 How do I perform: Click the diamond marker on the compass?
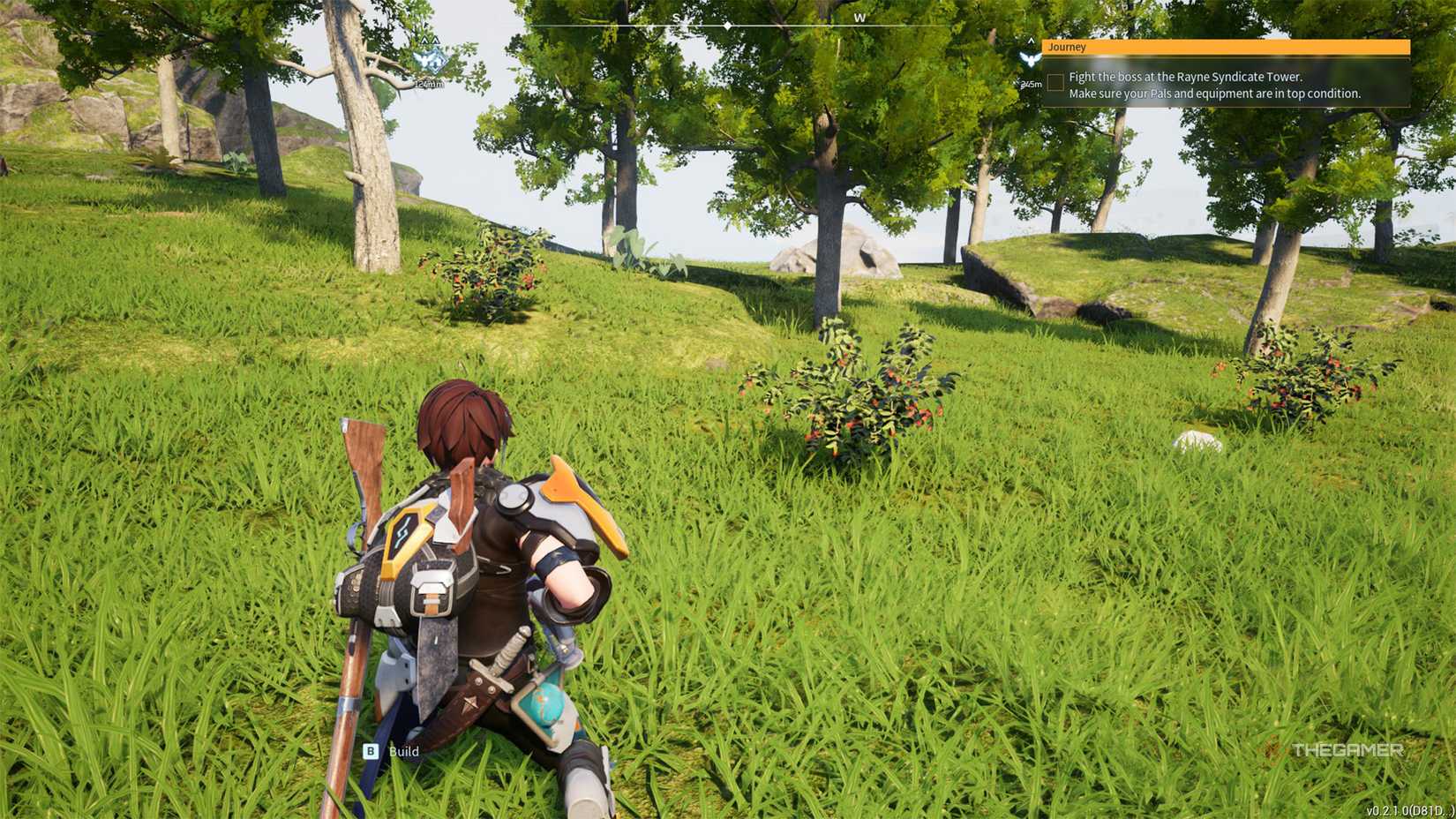tap(728, 26)
